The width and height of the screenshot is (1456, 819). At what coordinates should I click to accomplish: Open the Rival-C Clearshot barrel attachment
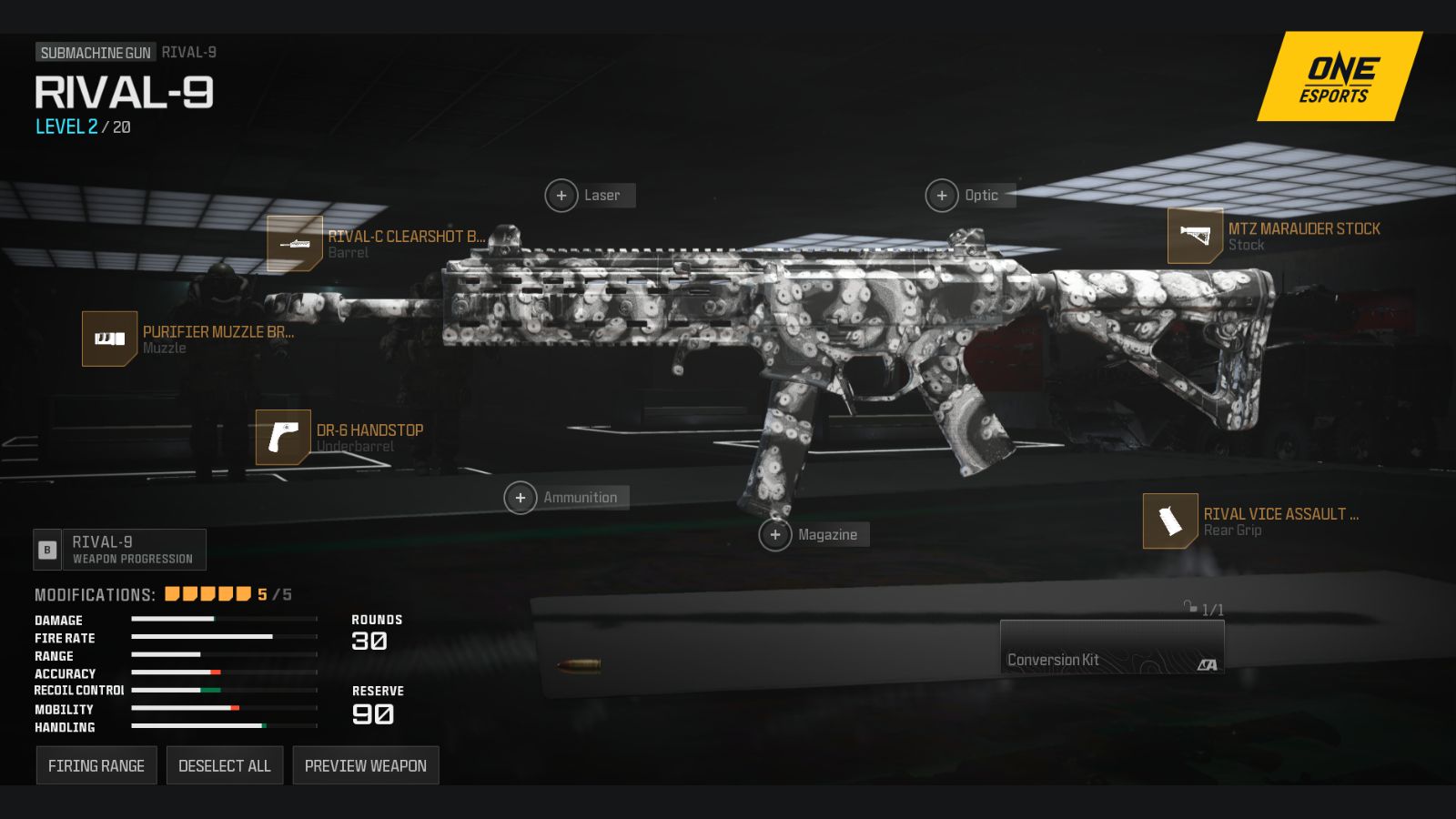(x=294, y=243)
